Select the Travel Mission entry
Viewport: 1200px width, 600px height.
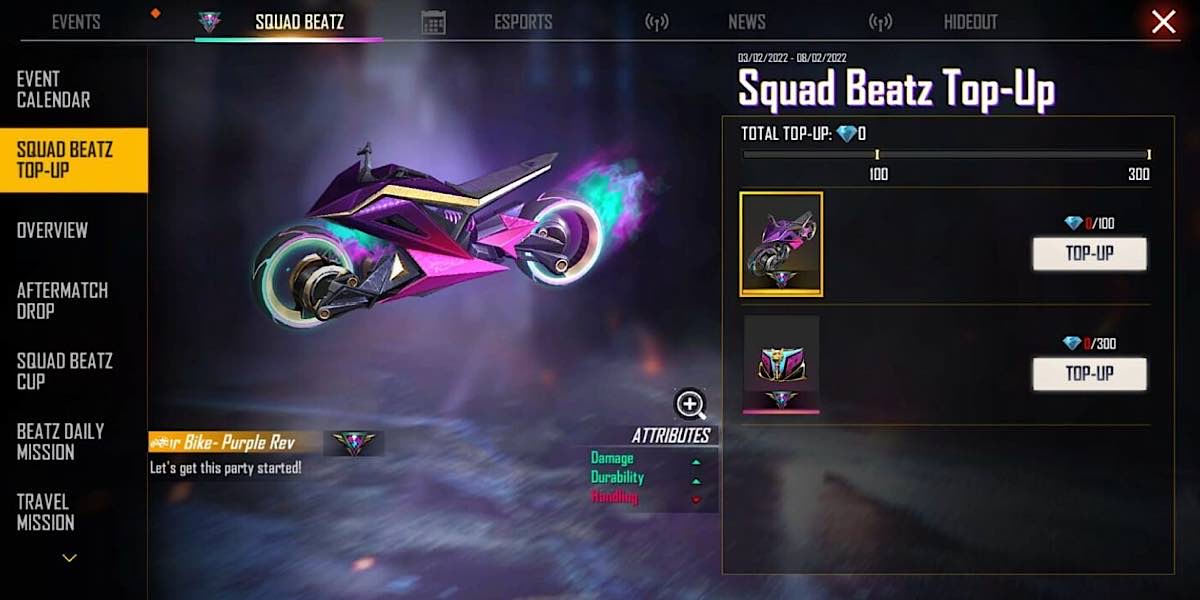click(45, 512)
